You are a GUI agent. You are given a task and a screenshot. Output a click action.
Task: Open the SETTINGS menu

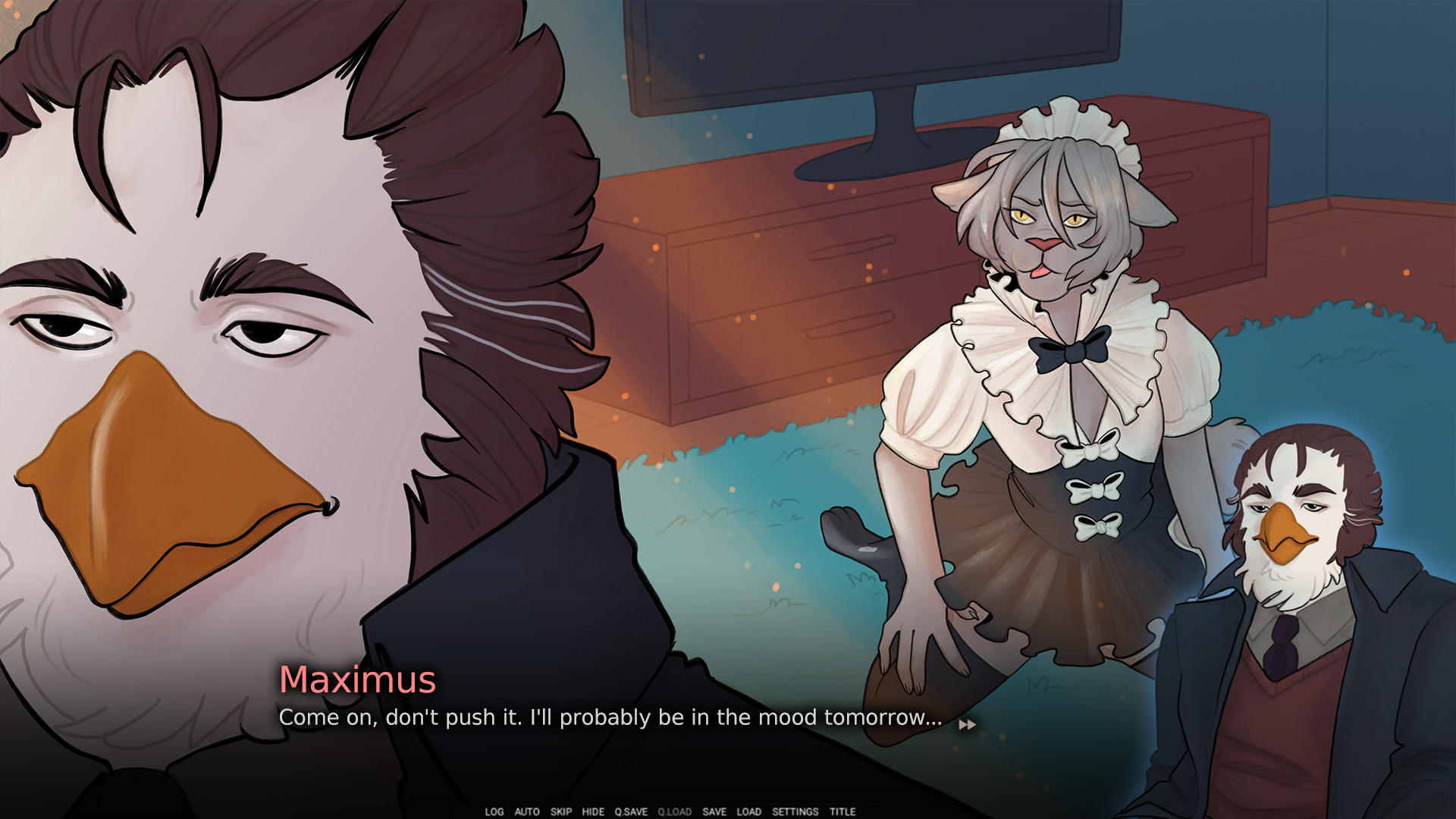794,811
